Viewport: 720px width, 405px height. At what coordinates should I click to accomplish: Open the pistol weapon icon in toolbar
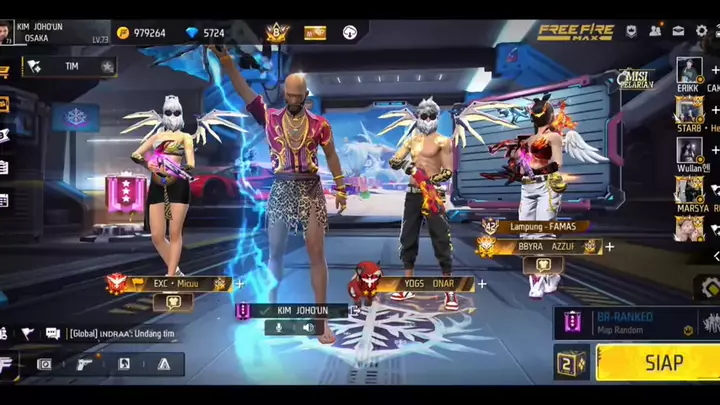pyautogui.click(x=84, y=364)
